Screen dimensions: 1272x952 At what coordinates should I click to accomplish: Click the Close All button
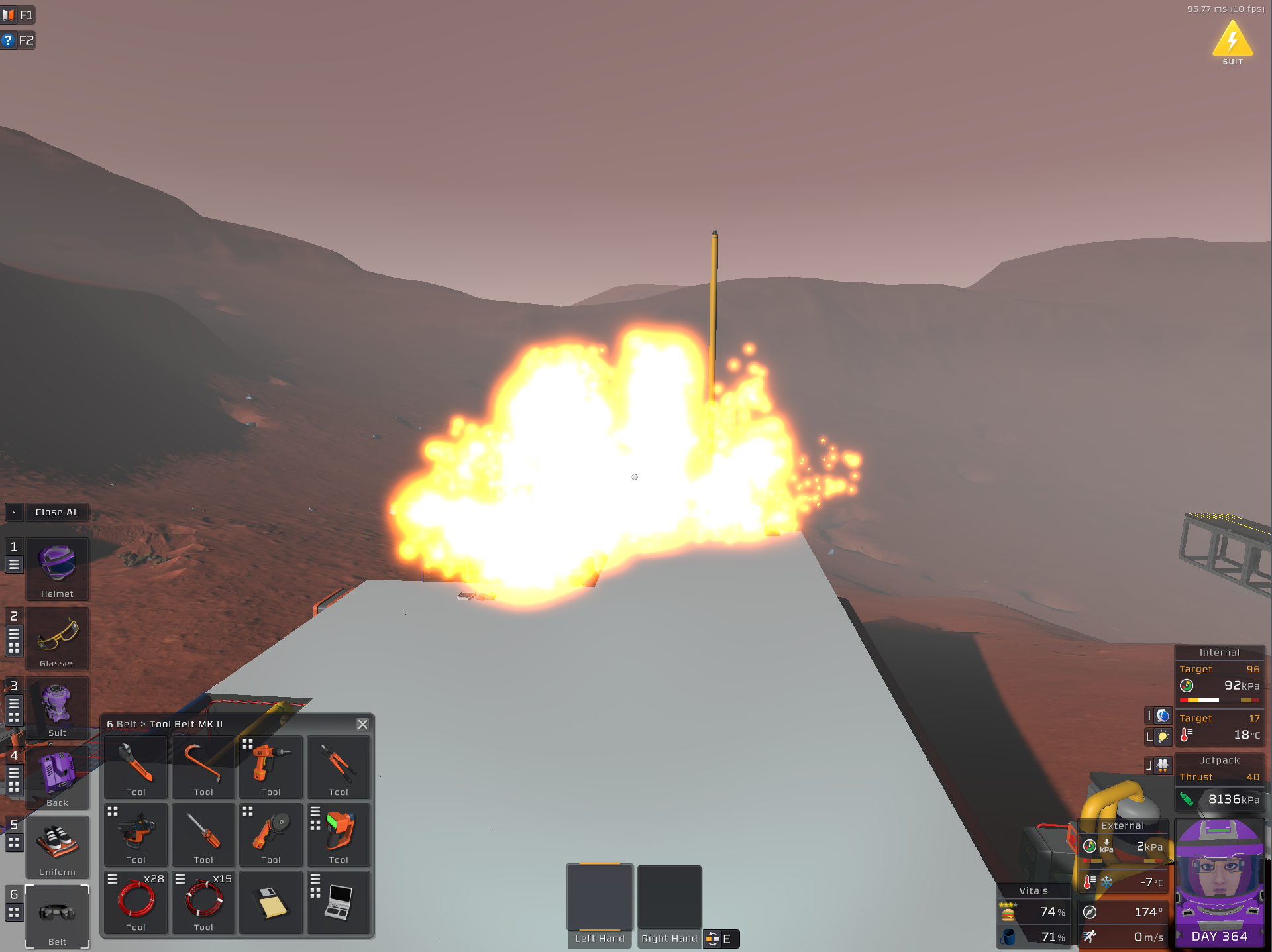coord(57,512)
